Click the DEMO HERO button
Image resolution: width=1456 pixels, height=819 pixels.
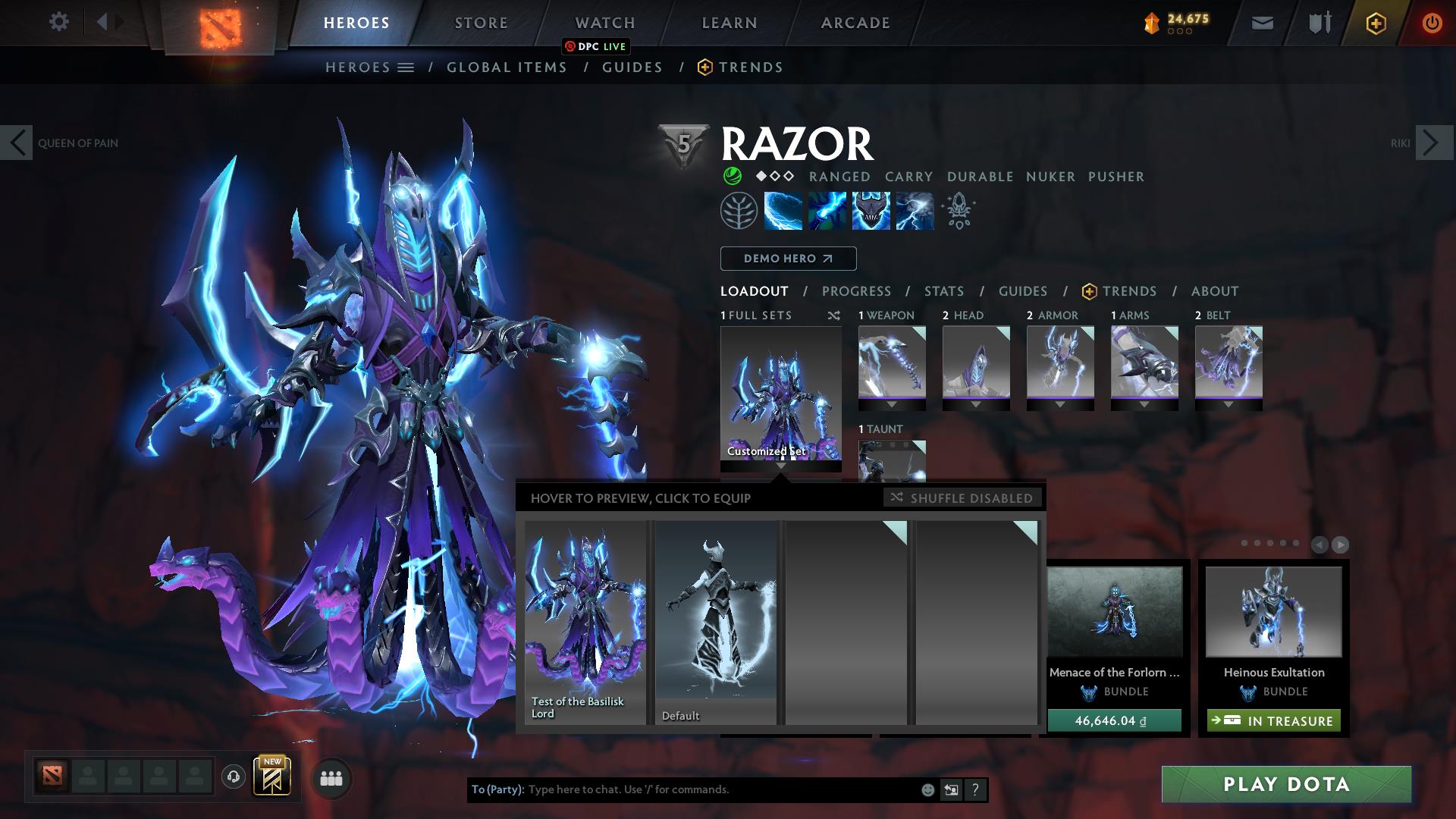pos(787,259)
